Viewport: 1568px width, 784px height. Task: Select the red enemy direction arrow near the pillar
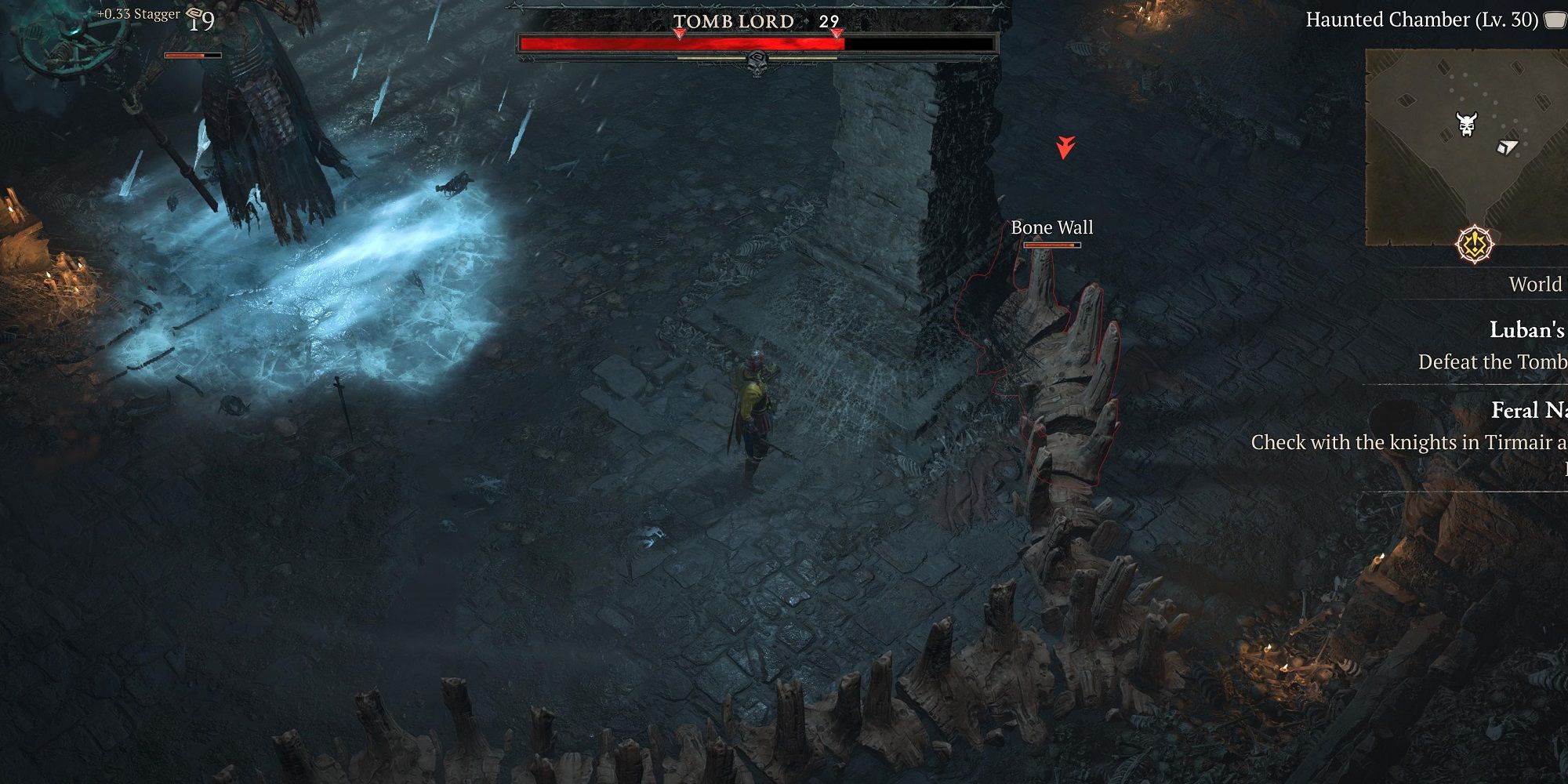pos(1065,144)
